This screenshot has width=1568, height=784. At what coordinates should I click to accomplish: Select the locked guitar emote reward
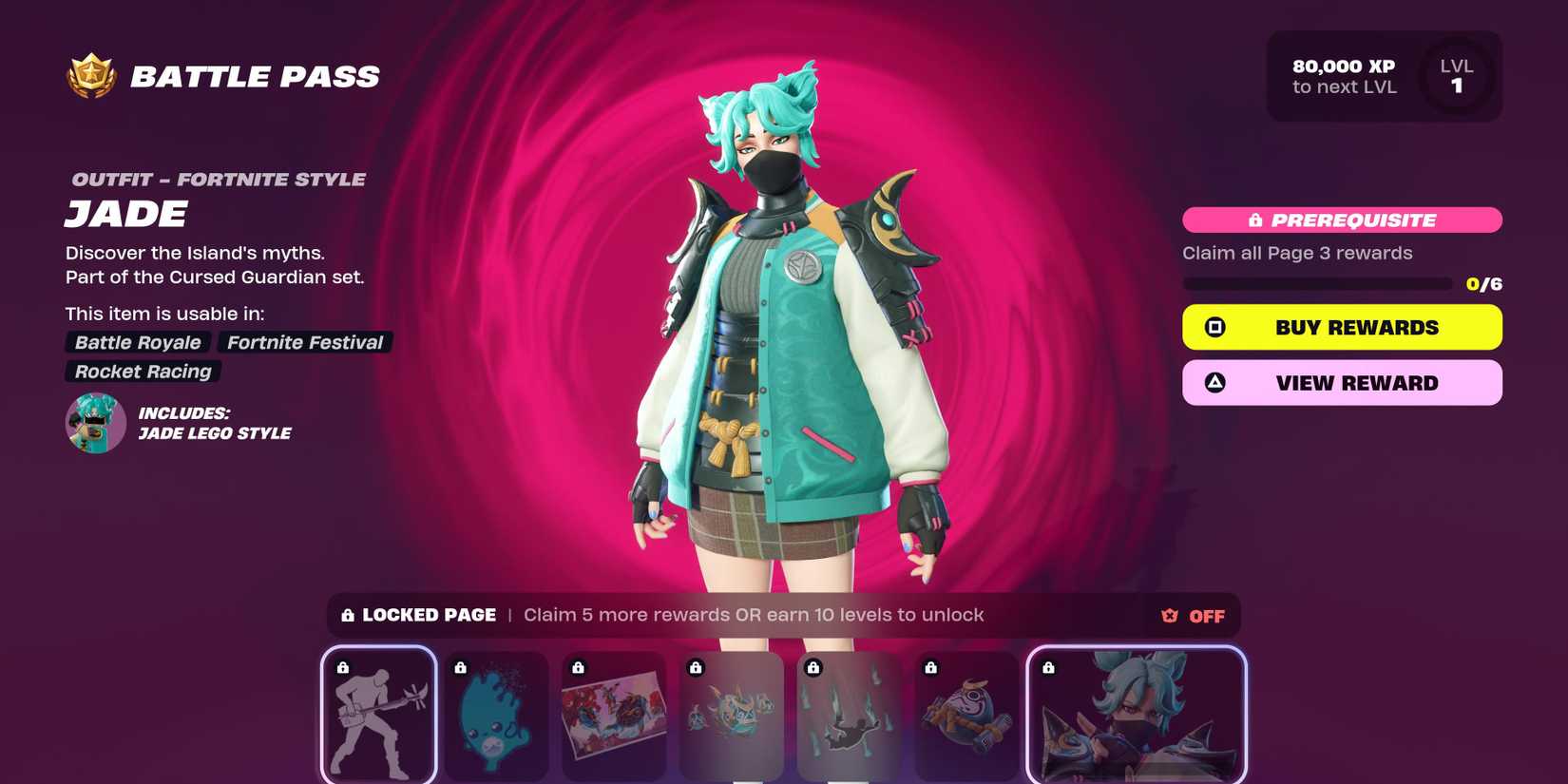pyautogui.click(x=378, y=717)
